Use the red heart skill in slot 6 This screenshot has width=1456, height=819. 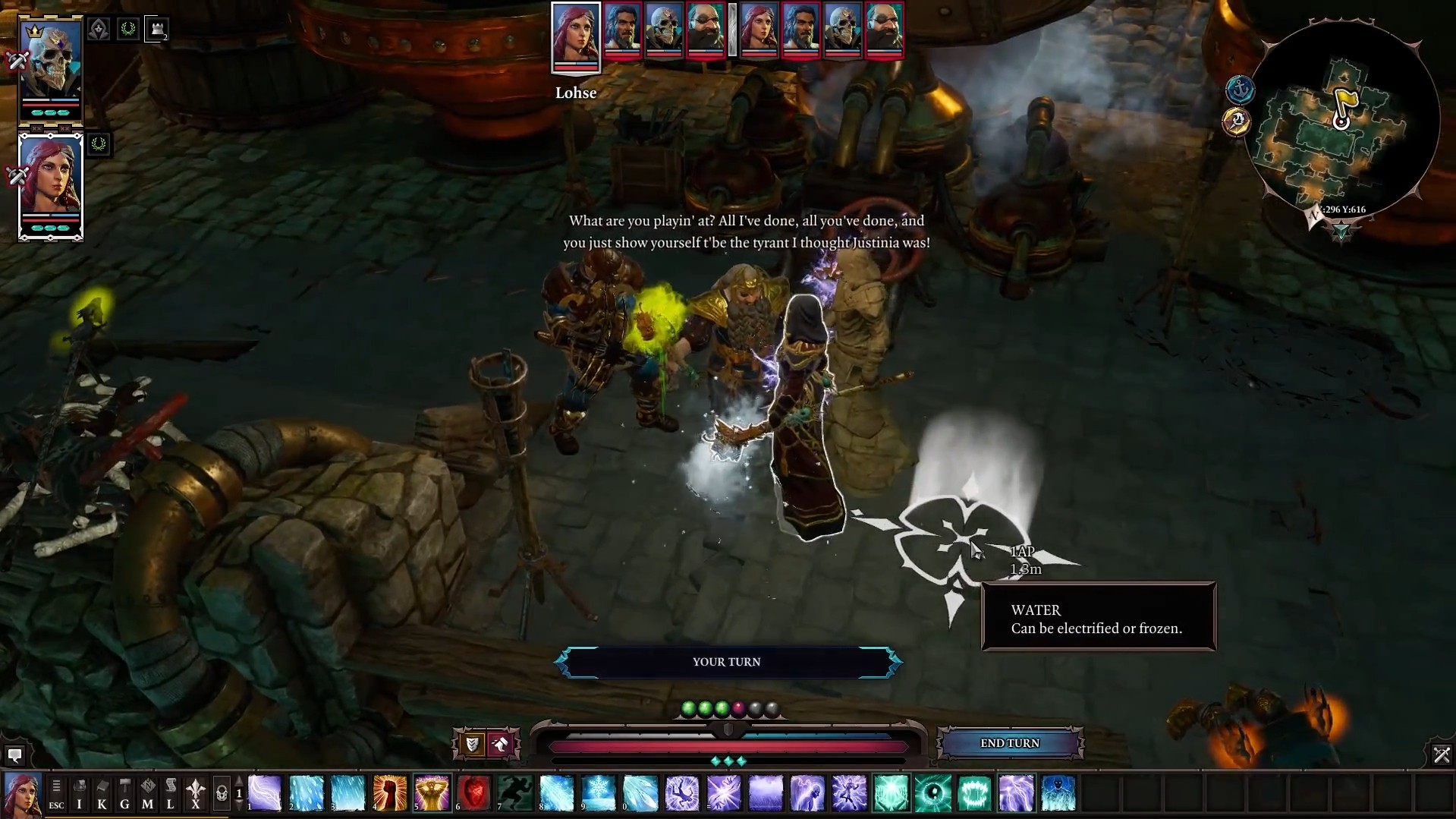click(473, 793)
